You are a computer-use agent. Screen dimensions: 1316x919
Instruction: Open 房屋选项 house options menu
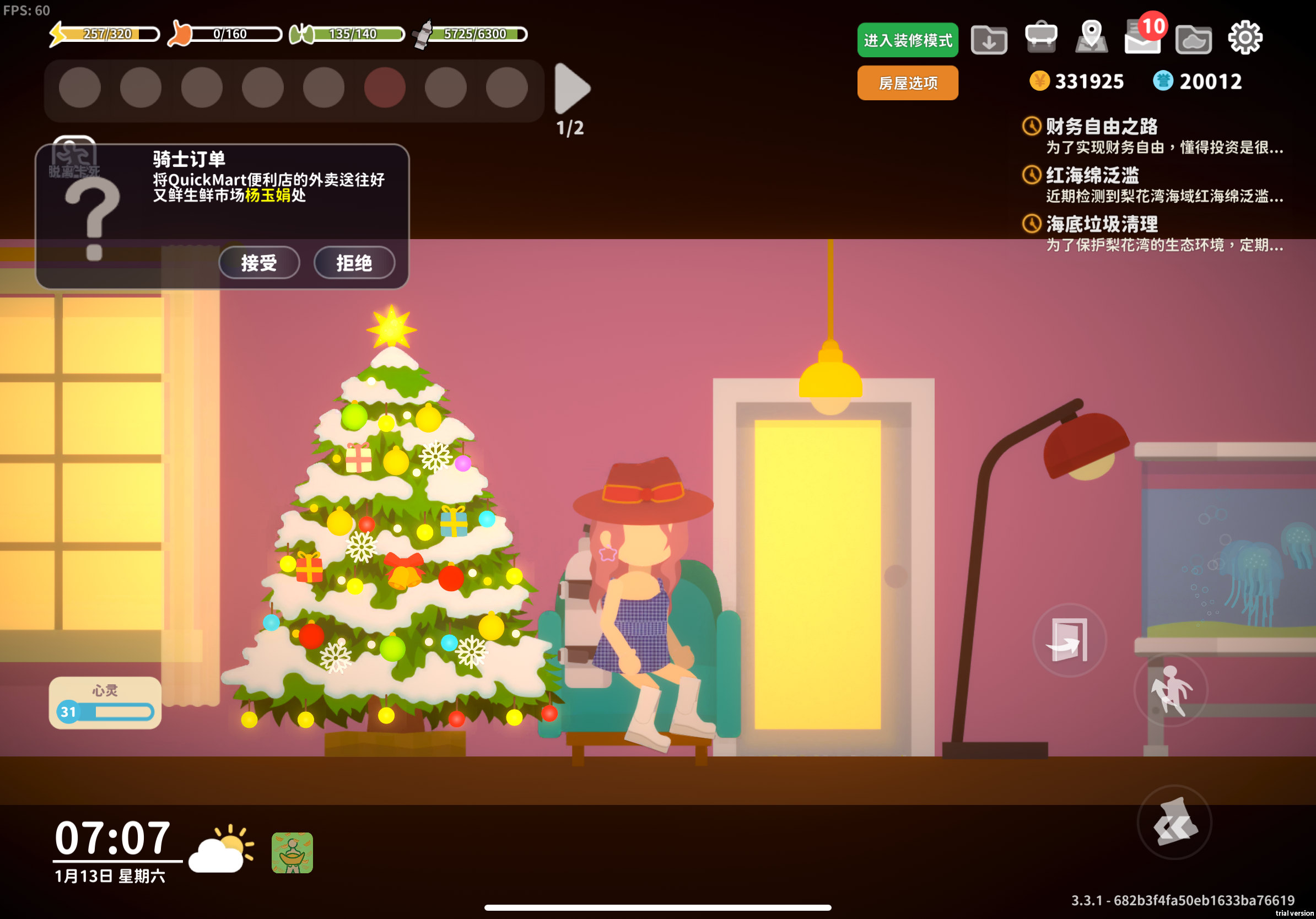(x=907, y=83)
